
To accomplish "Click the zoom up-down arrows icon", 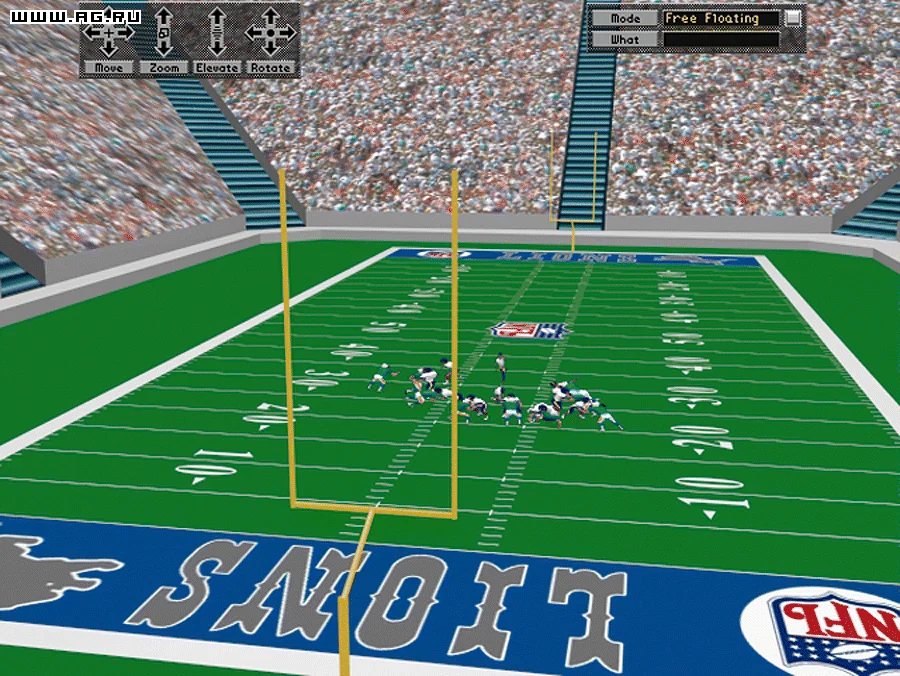I will tap(164, 32).
